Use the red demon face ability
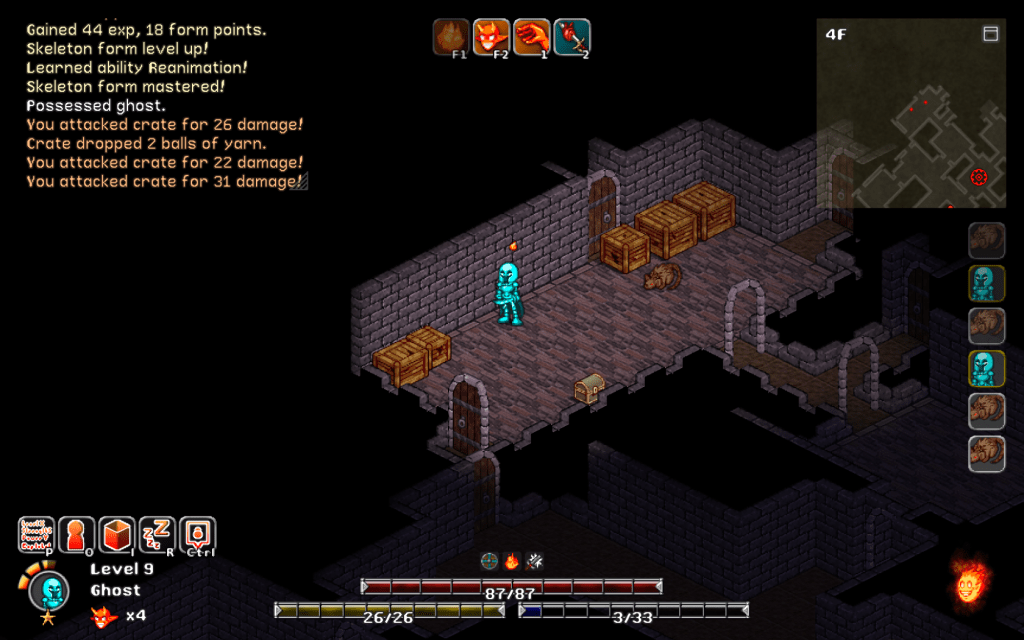 (x=491, y=37)
